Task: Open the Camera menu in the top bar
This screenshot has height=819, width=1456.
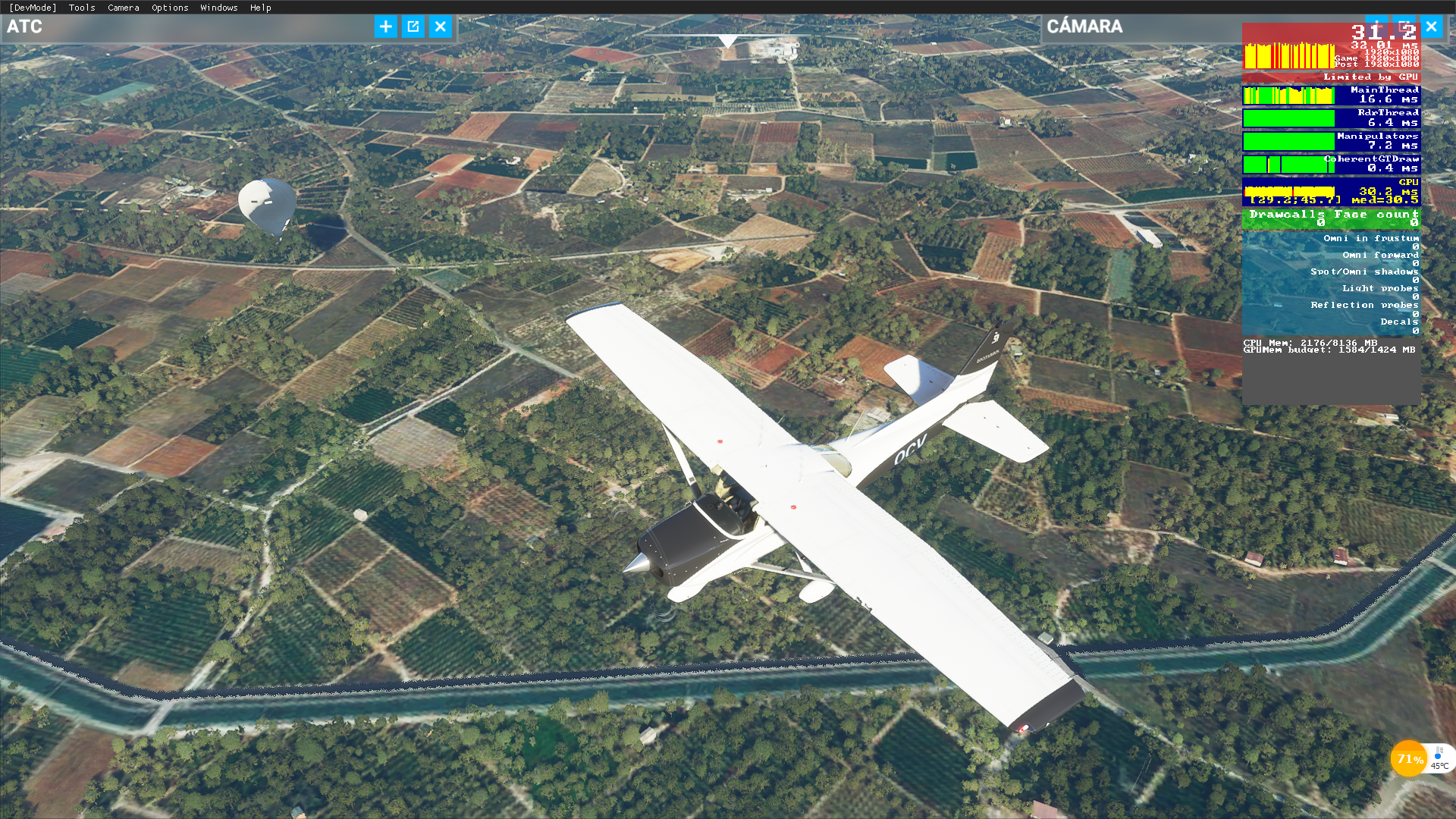Action: [124, 8]
